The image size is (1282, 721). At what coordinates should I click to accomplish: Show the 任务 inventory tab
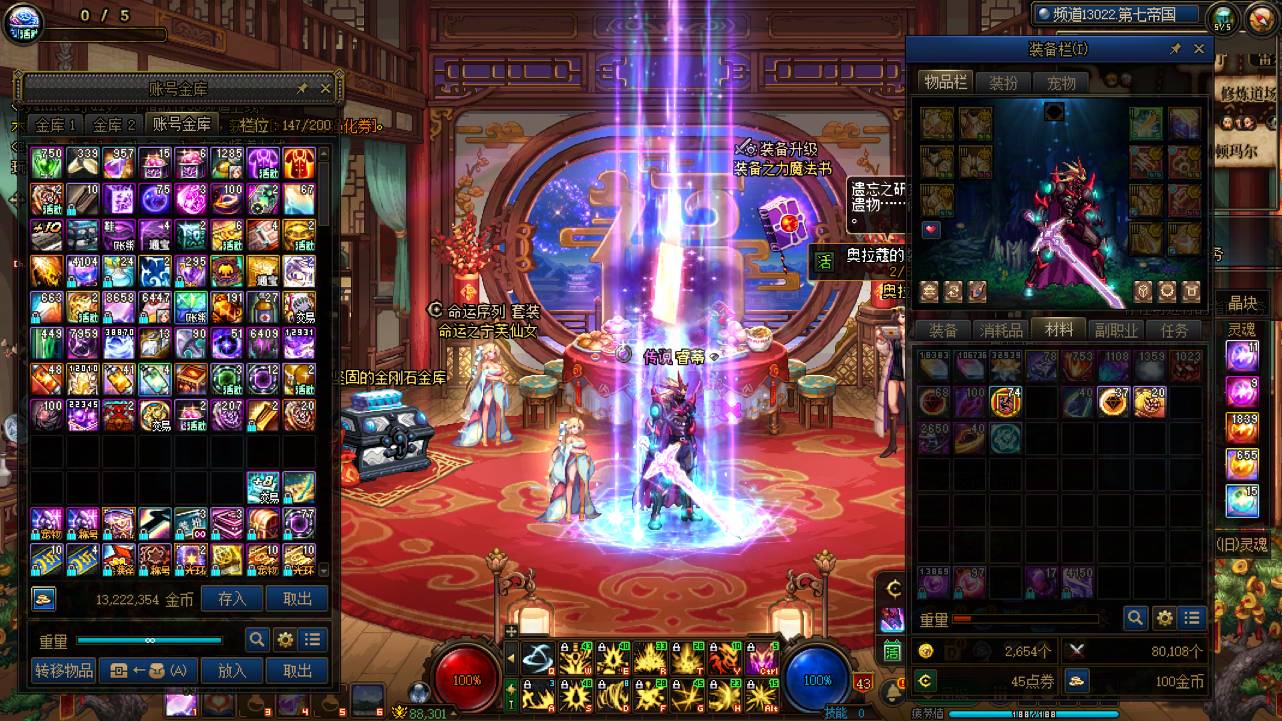coord(1174,330)
